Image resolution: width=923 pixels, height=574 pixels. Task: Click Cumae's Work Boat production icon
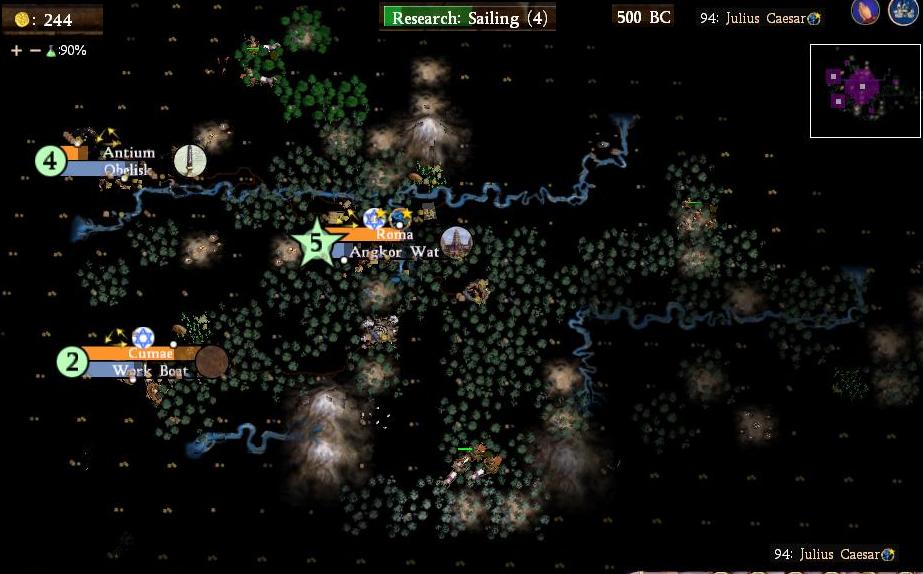pos(212,362)
